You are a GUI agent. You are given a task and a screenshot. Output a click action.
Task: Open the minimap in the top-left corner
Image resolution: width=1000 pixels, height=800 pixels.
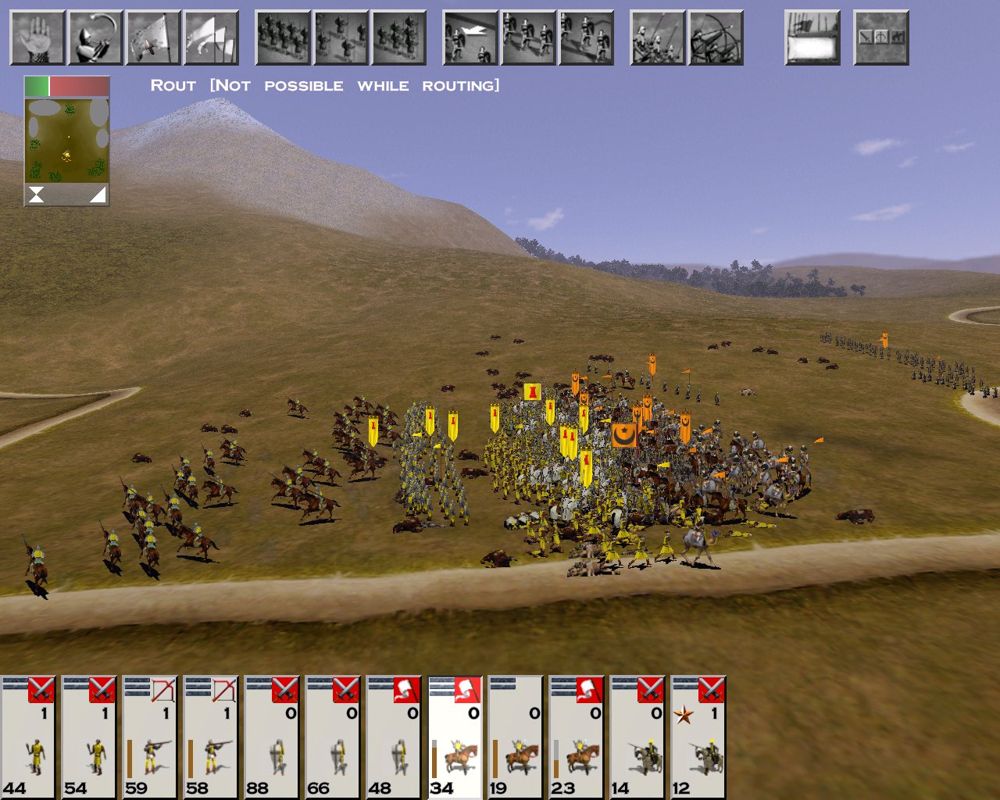point(66,140)
